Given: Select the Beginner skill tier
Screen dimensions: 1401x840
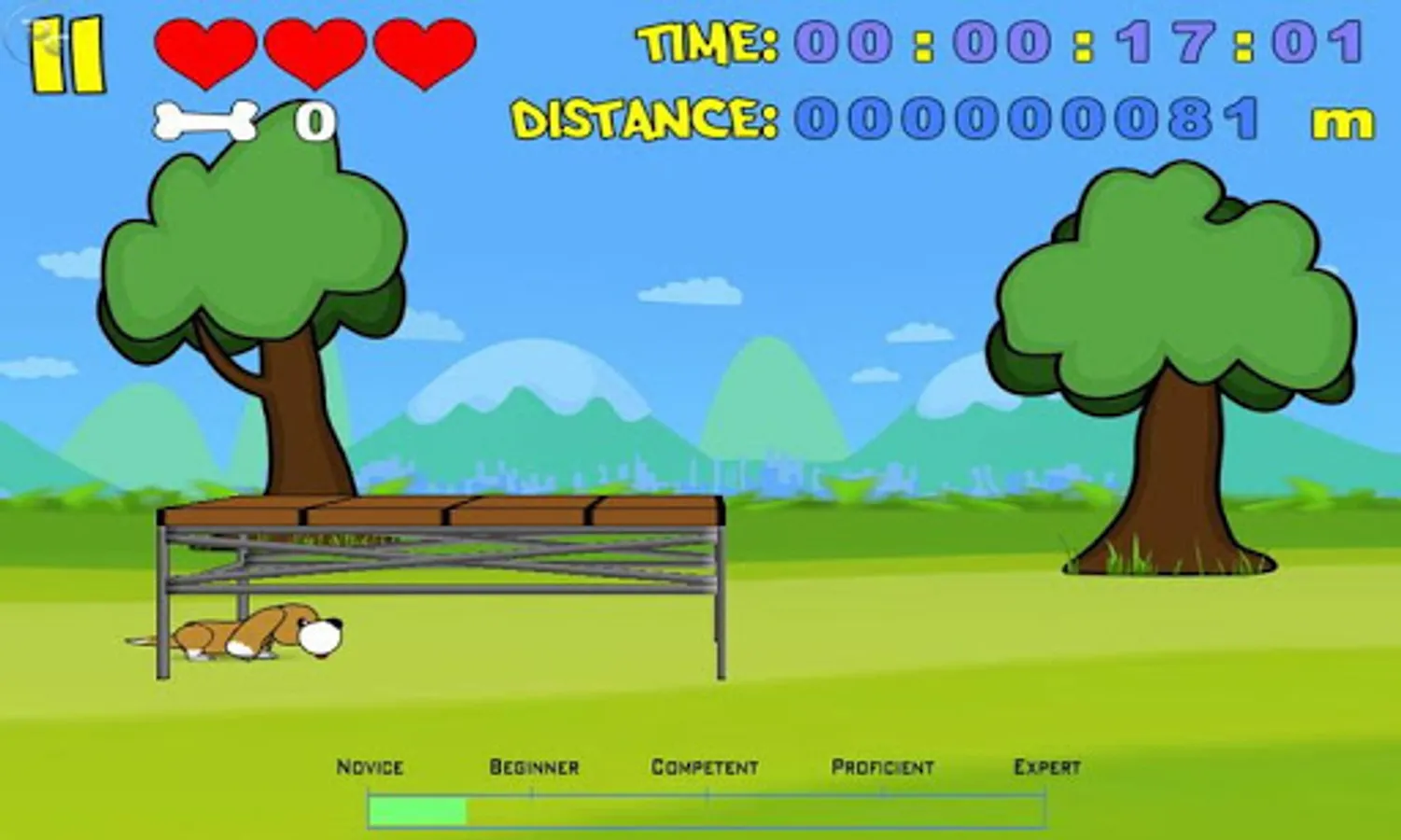Looking at the screenshot, I should point(534,765).
